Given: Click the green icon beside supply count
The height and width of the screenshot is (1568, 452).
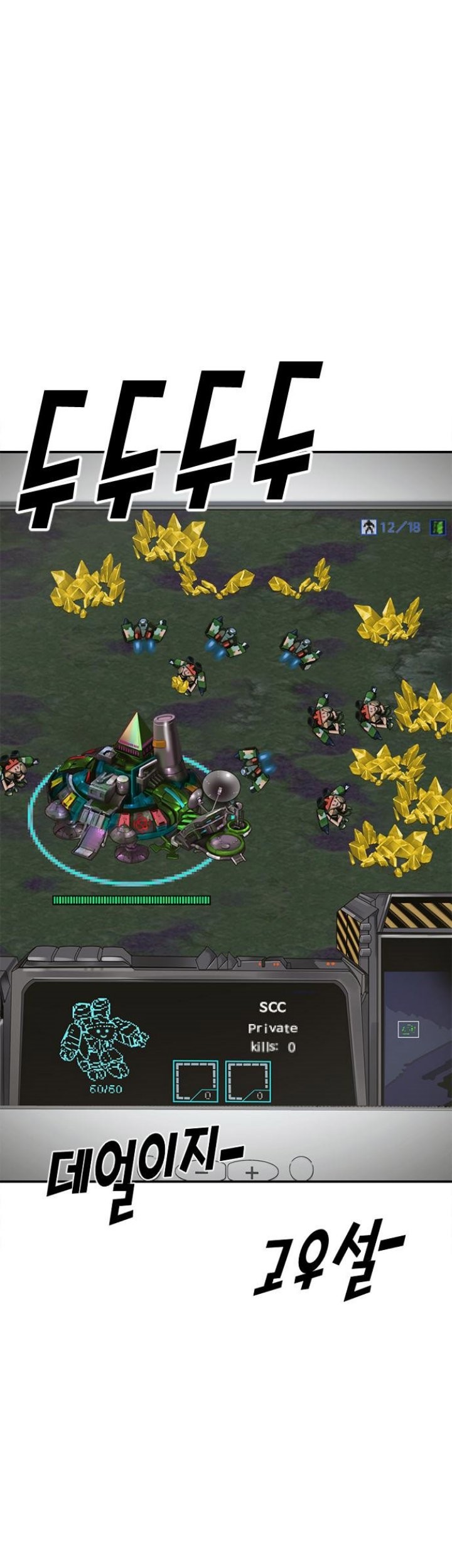Looking at the screenshot, I should click(438, 527).
